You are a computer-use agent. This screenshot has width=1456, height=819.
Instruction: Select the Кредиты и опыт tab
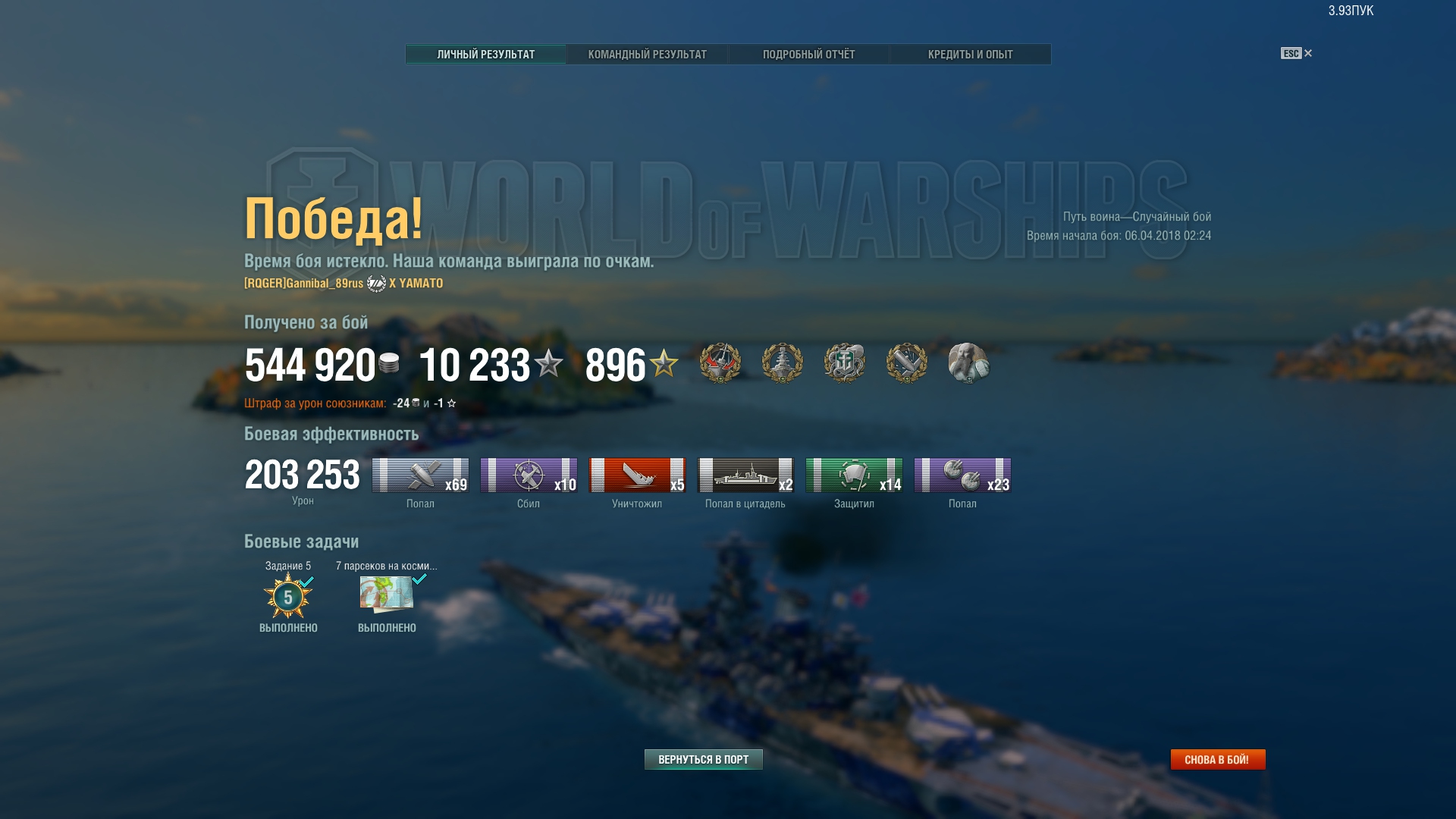pos(970,55)
